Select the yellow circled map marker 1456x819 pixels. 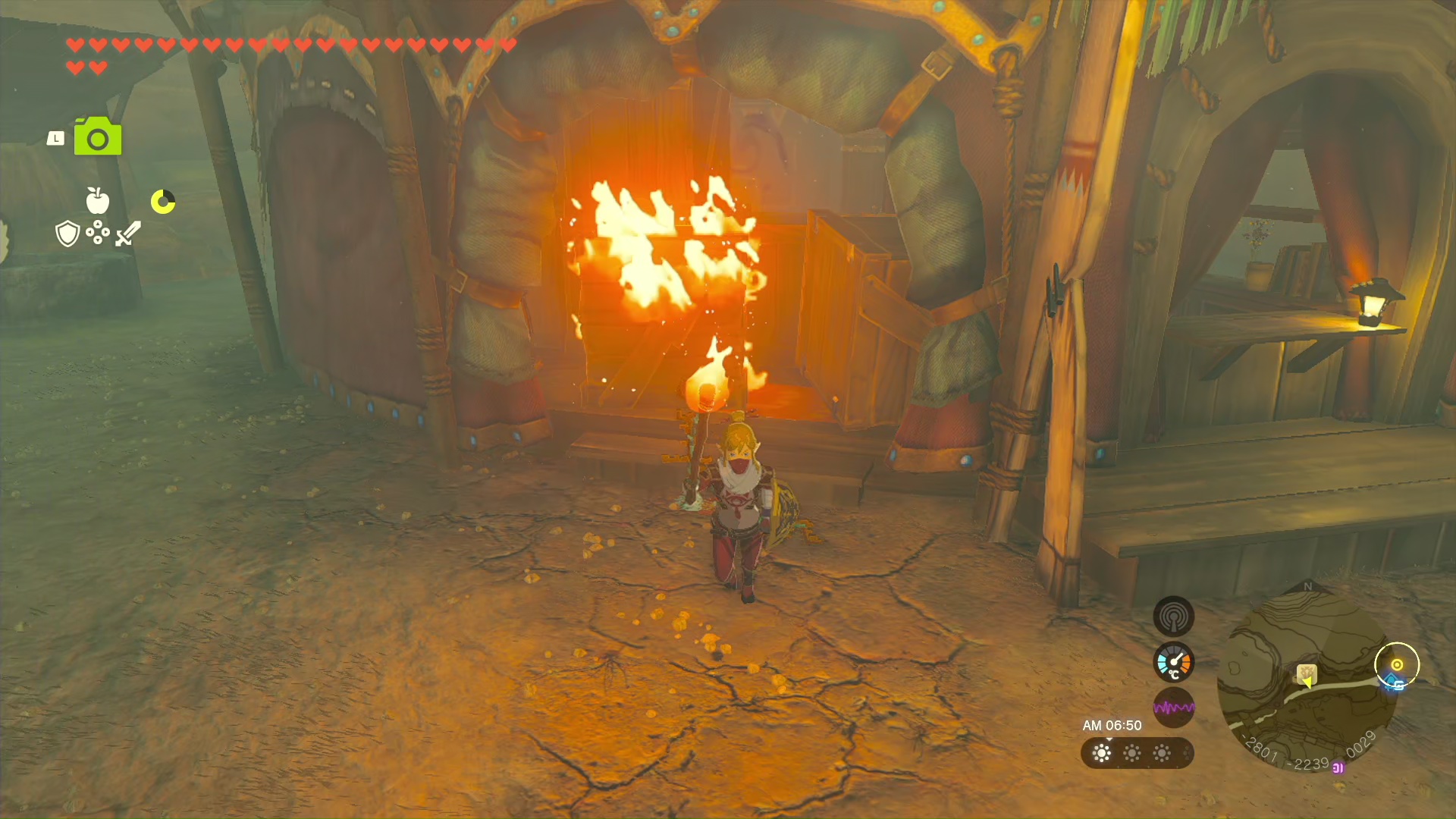coord(1397,665)
